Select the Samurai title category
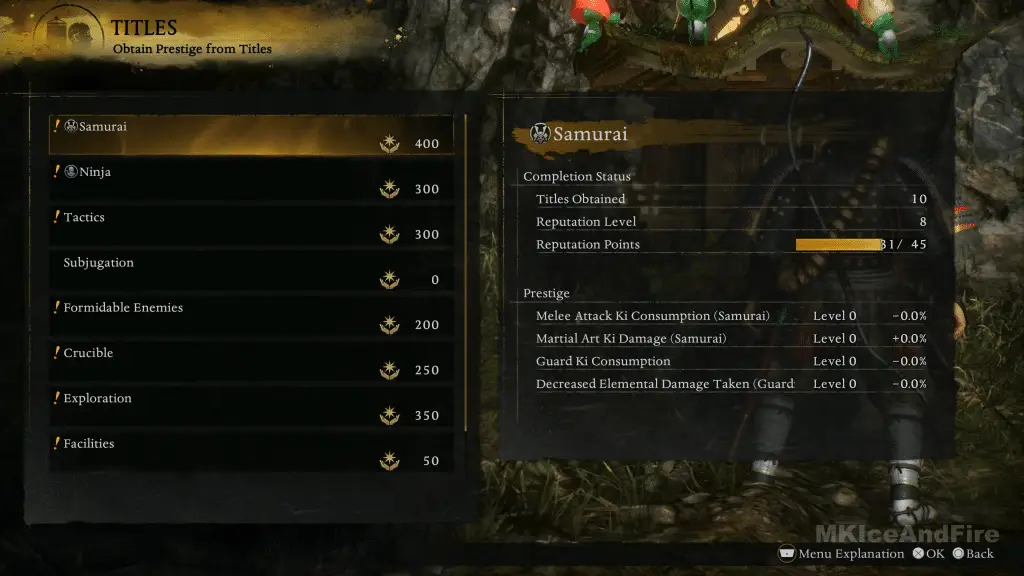 (x=250, y=135)
